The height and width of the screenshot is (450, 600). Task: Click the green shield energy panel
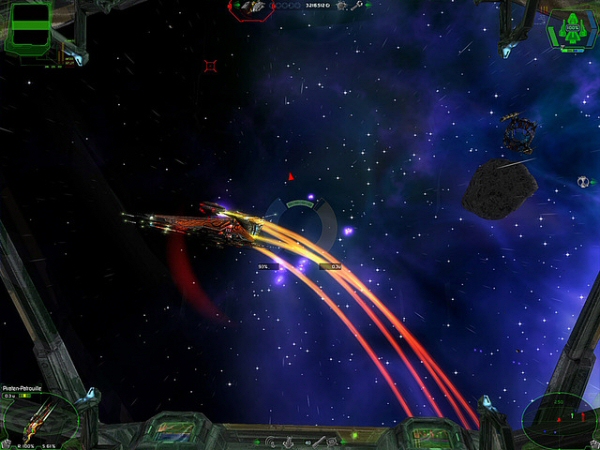pyautogui.click(x=29, y=27)
